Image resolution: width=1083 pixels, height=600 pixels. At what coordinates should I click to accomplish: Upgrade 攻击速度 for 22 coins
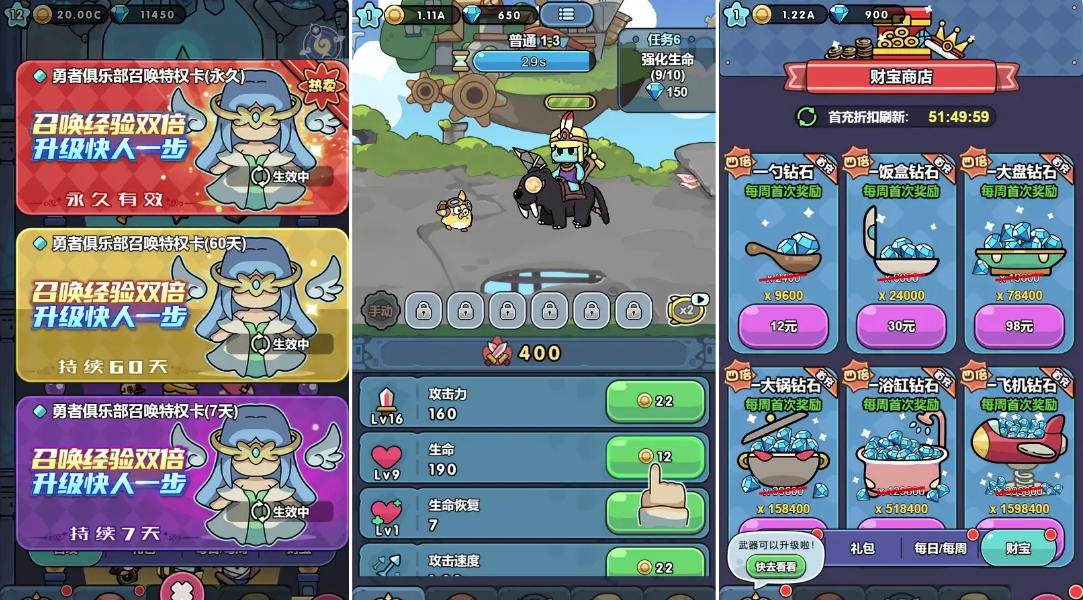pos(655,567)
